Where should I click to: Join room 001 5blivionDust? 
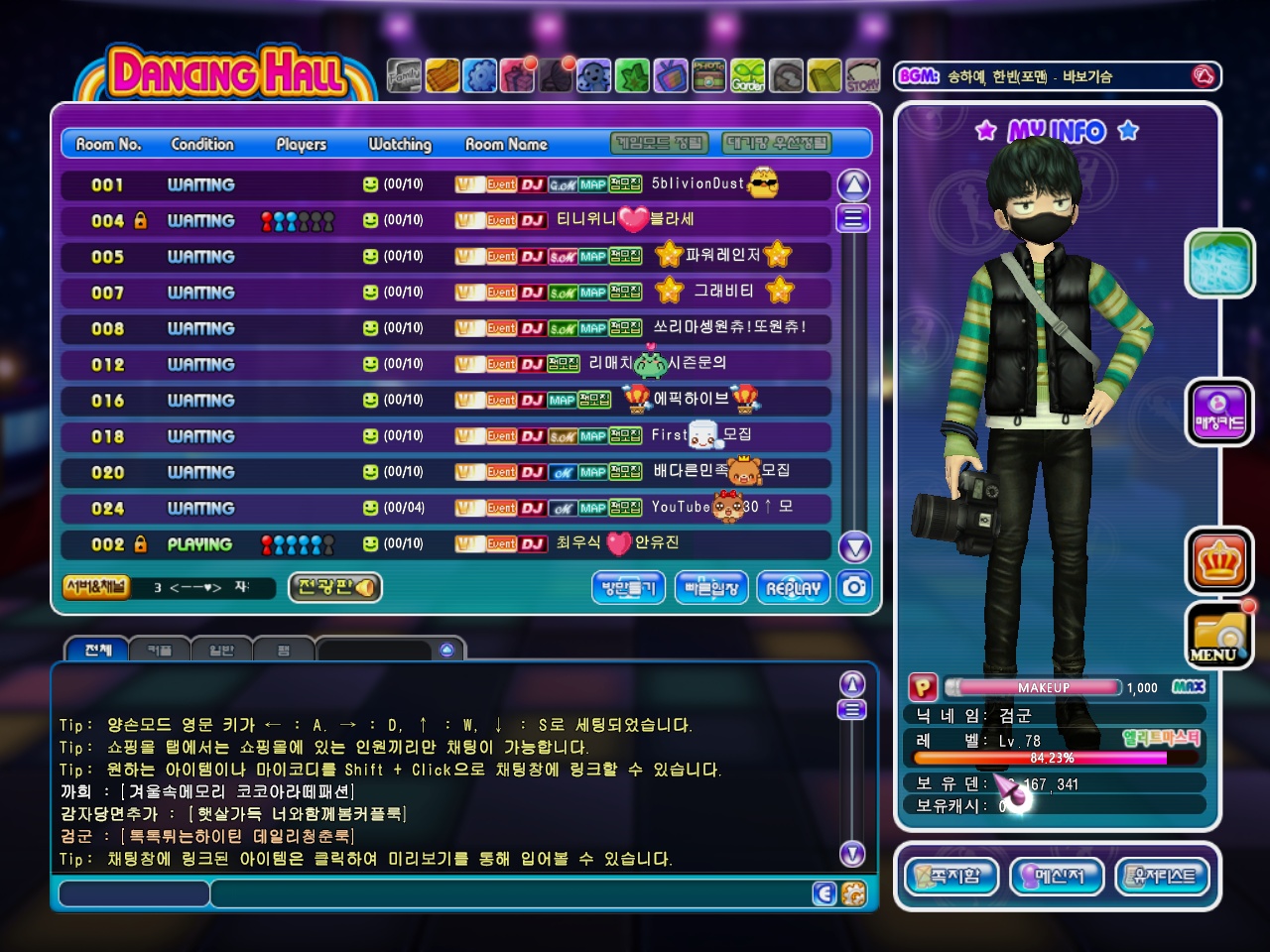pyautogui.click(x=445, y=184)
